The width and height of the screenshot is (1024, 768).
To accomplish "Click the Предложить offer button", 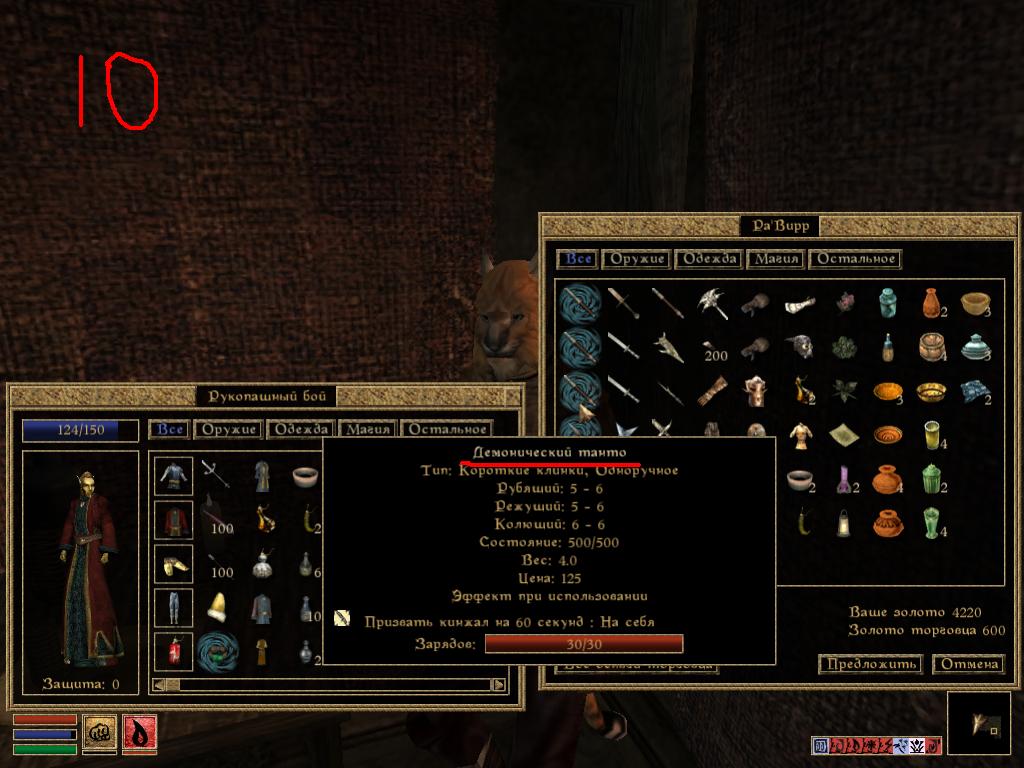I will coord(870,664).
